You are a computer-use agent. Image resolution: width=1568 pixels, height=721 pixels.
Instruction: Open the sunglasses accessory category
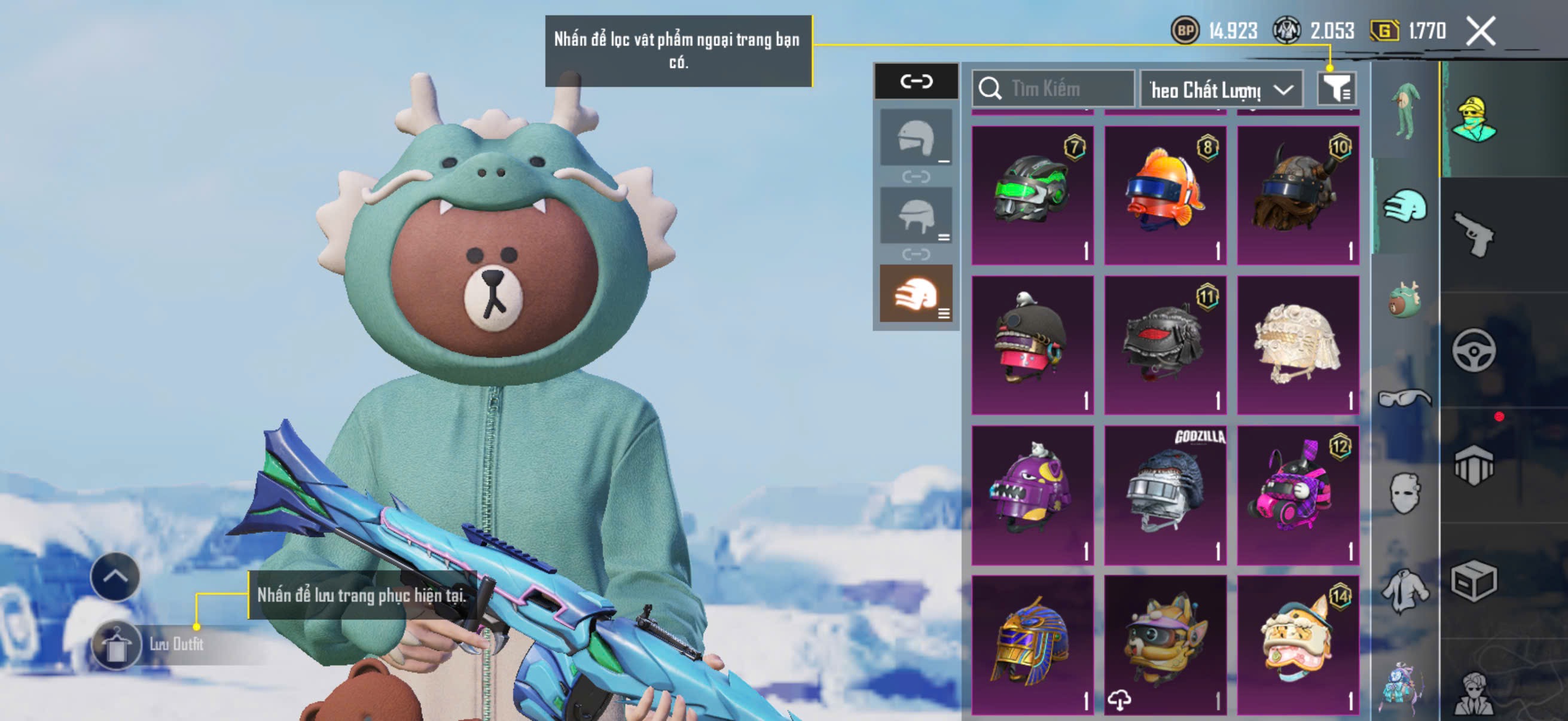tap(1404, 398)
